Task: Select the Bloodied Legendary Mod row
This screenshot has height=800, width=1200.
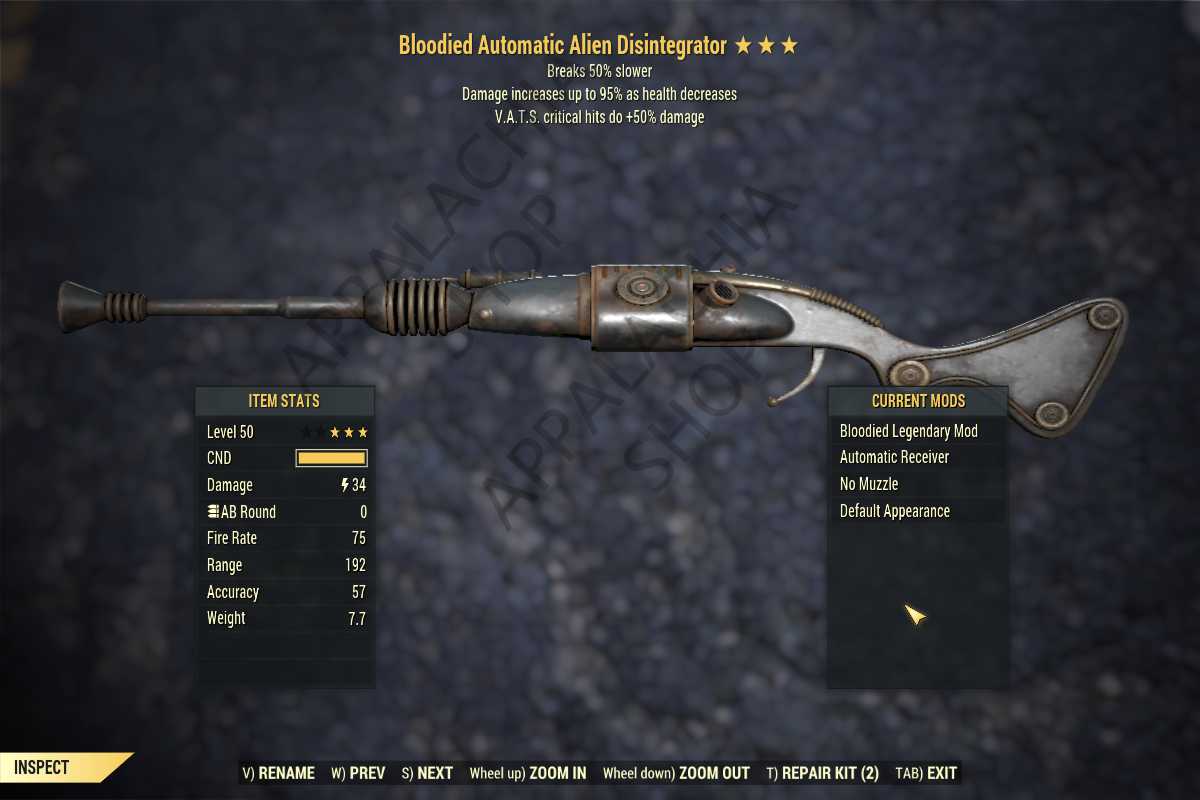Action: pos(908,431)
